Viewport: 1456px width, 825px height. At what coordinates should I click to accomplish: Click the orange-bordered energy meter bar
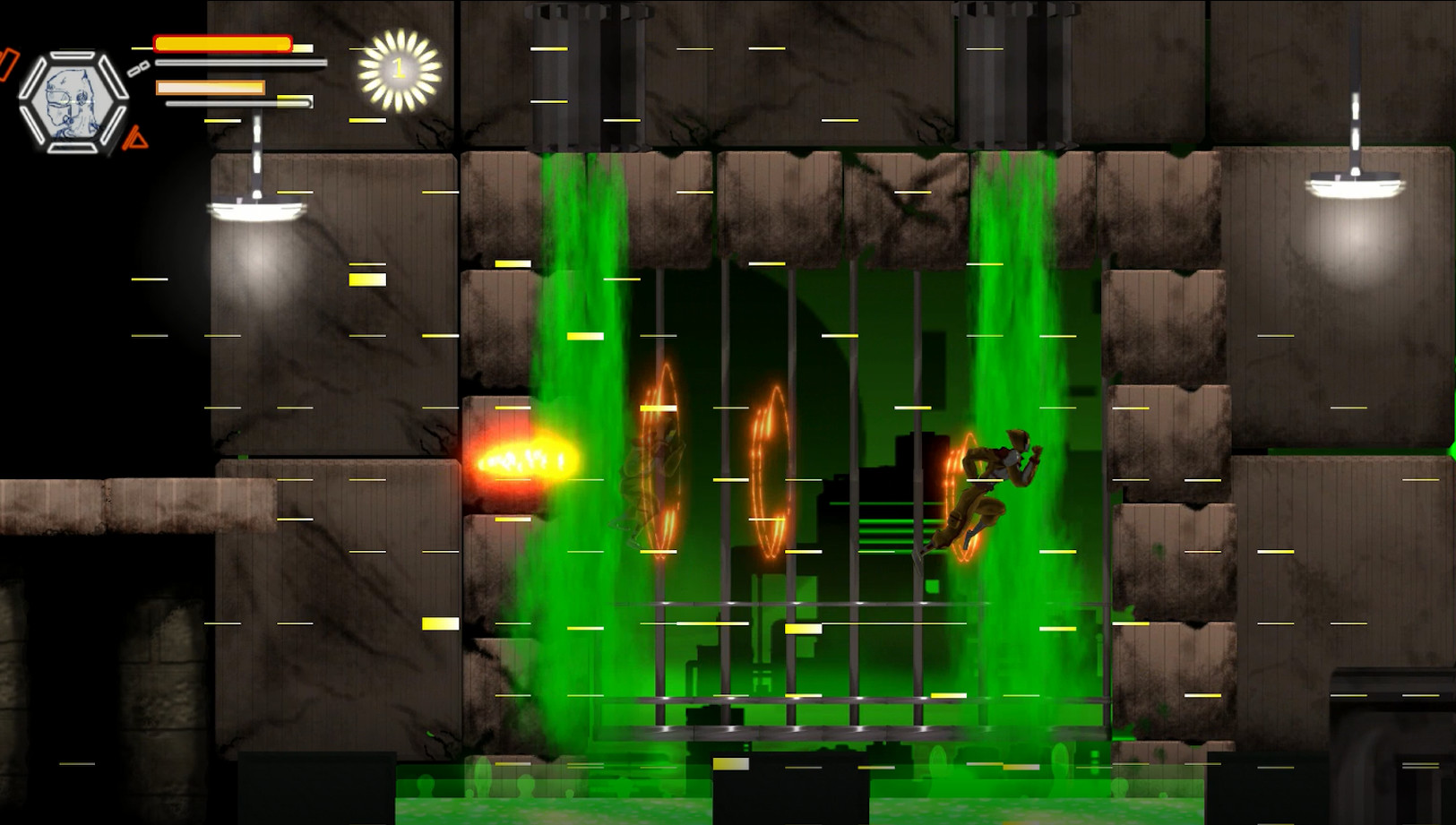tap(211, 88)
